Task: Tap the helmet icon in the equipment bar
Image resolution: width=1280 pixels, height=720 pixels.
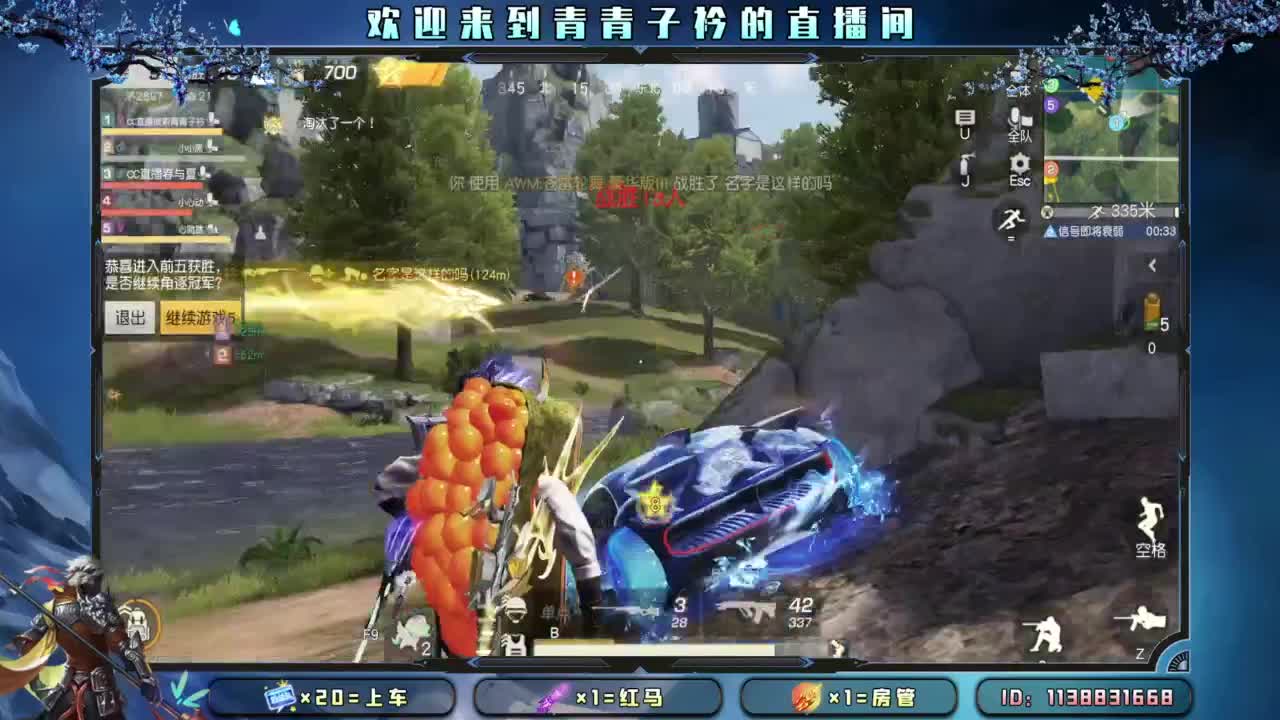Action: pos(515,608)
